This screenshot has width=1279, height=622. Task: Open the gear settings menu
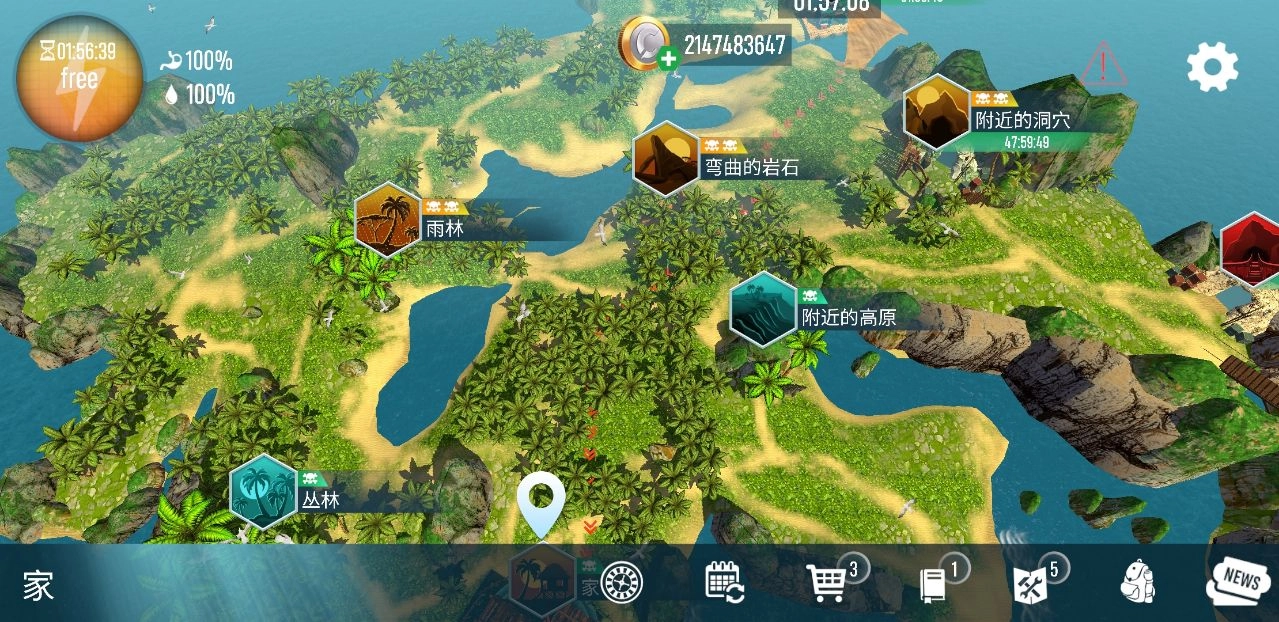[x=1212, y=68]
